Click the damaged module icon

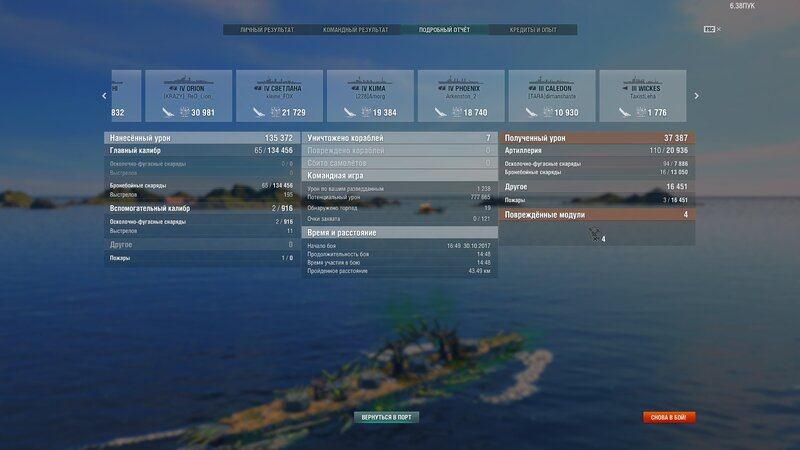click(x=595, y=235)
